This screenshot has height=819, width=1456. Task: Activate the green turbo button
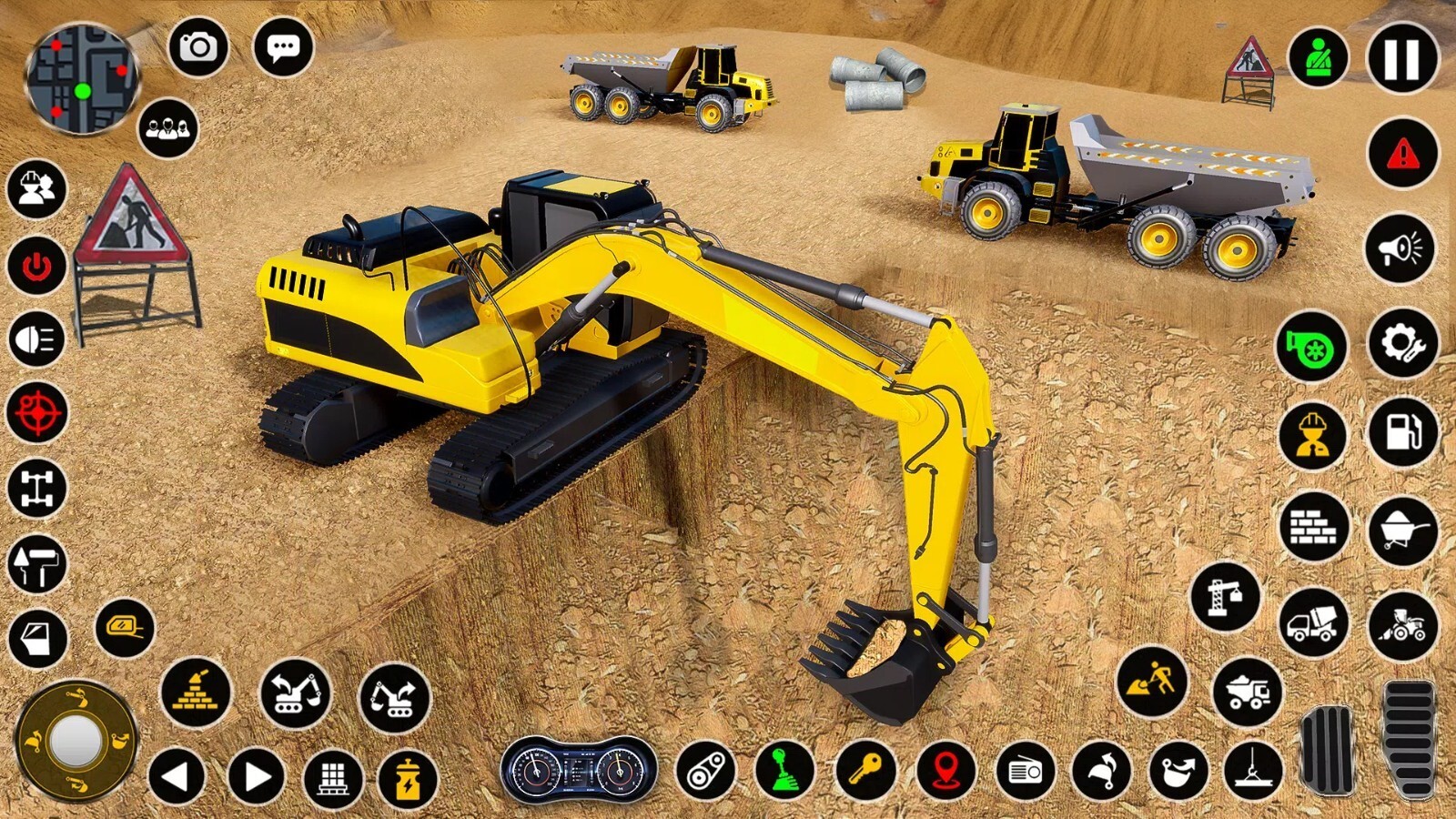coord(1311,346)
